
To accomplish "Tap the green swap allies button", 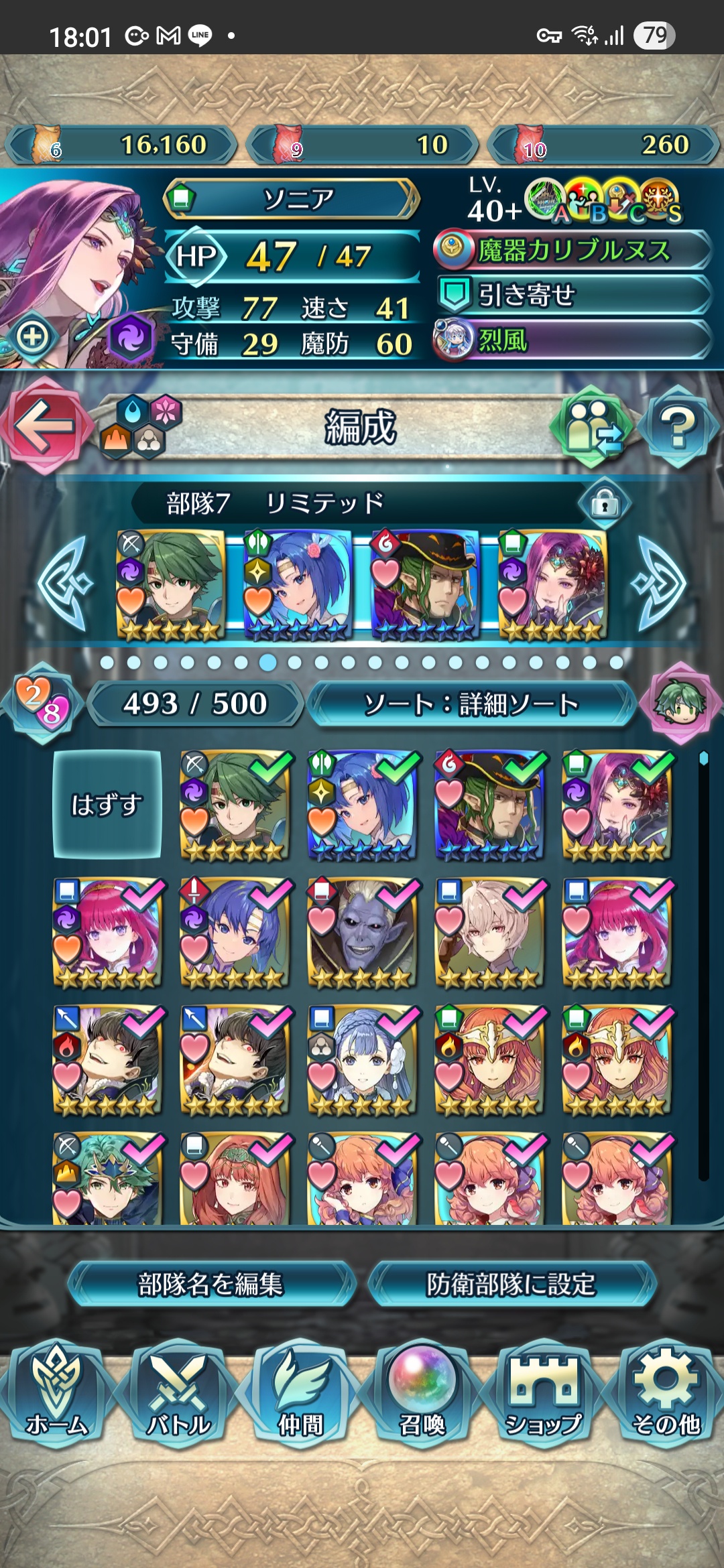I will coord(591,427).
